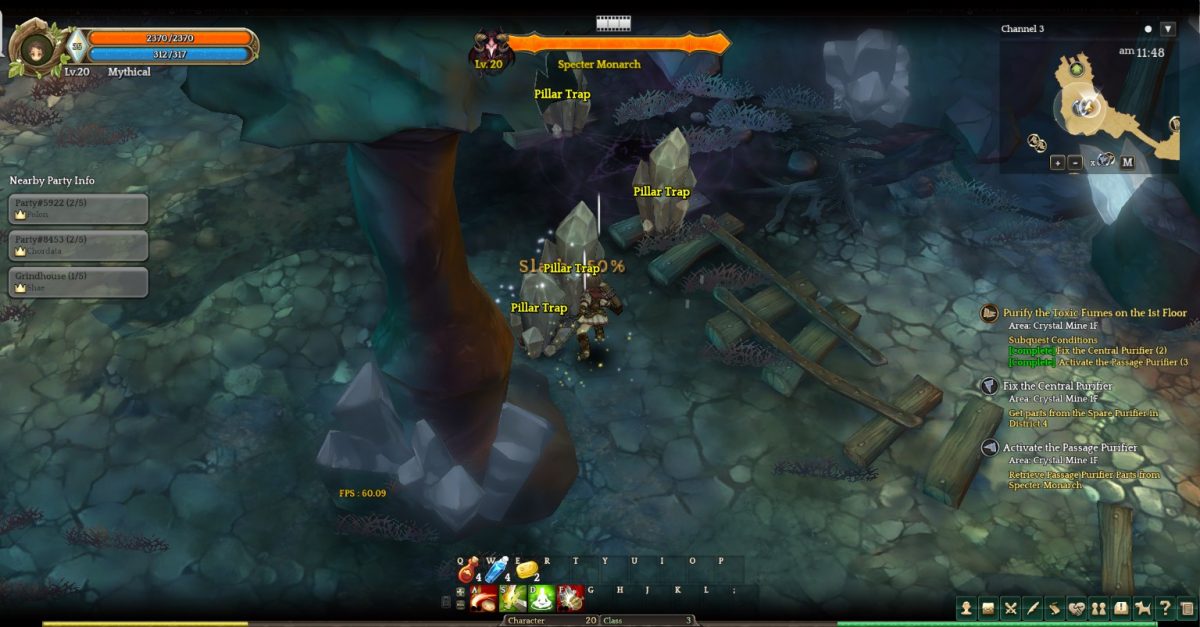Viewport: 1200px width, 627px height.
Task: Select the red health potion slot
Action: tap(468, 573)
